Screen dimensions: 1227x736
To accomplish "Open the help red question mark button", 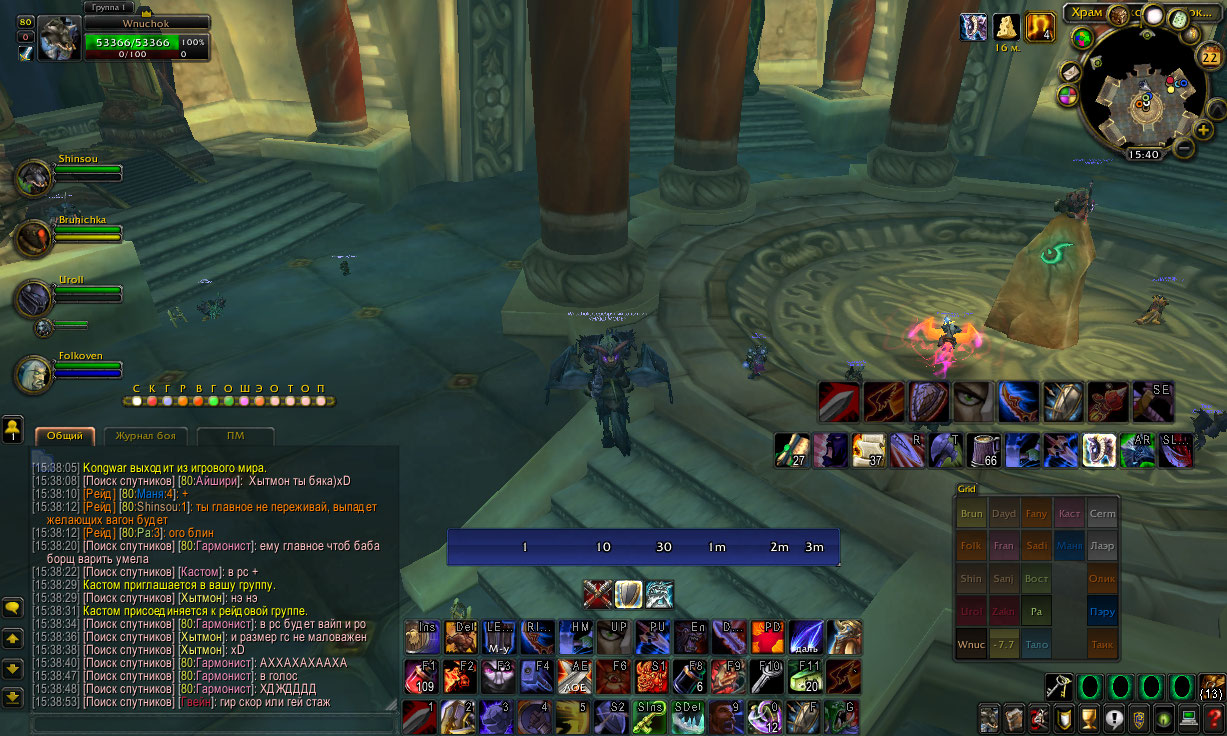I will (x=1213, y=719).
